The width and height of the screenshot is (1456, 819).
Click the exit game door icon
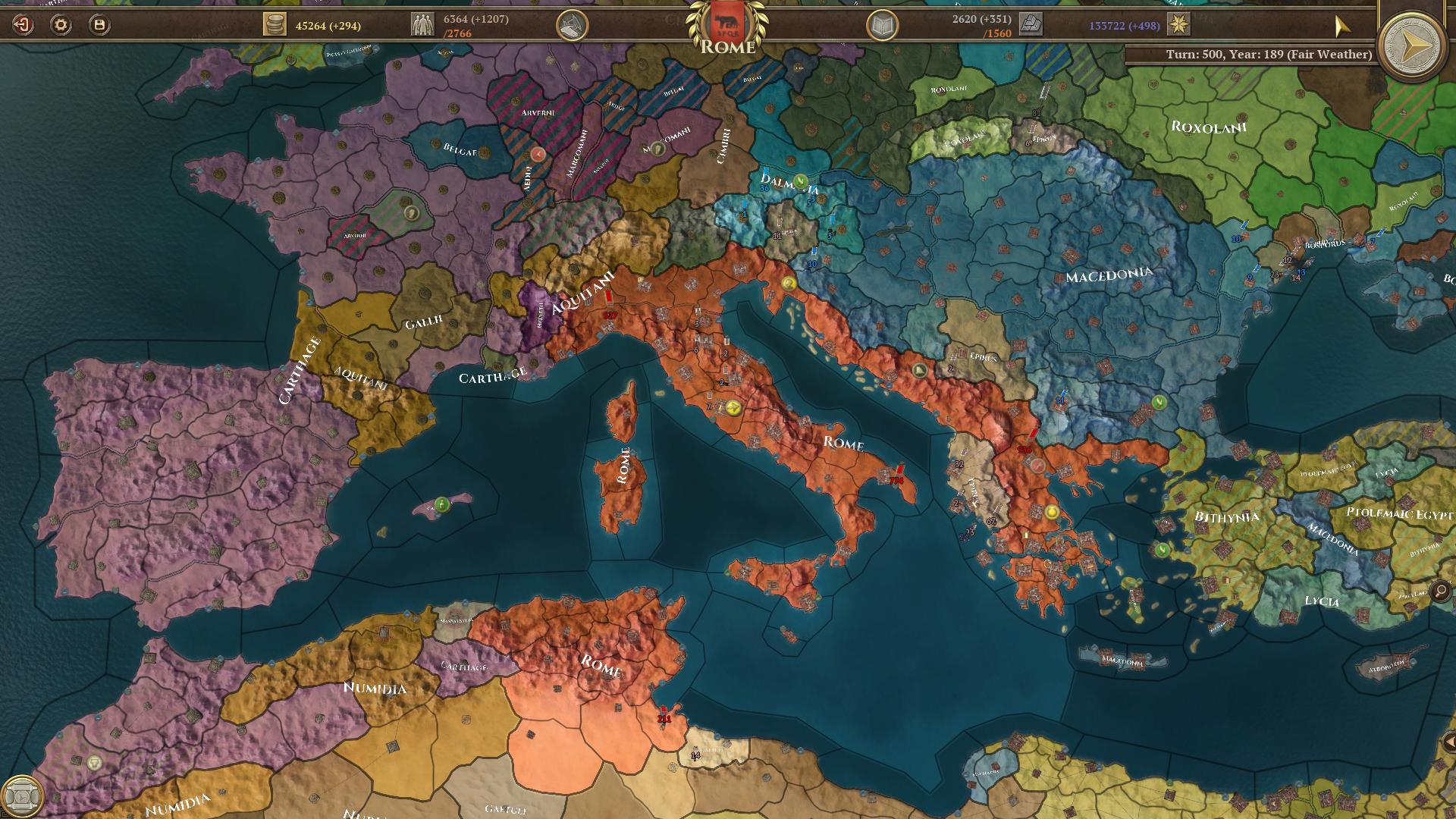[x=23, y=25]
